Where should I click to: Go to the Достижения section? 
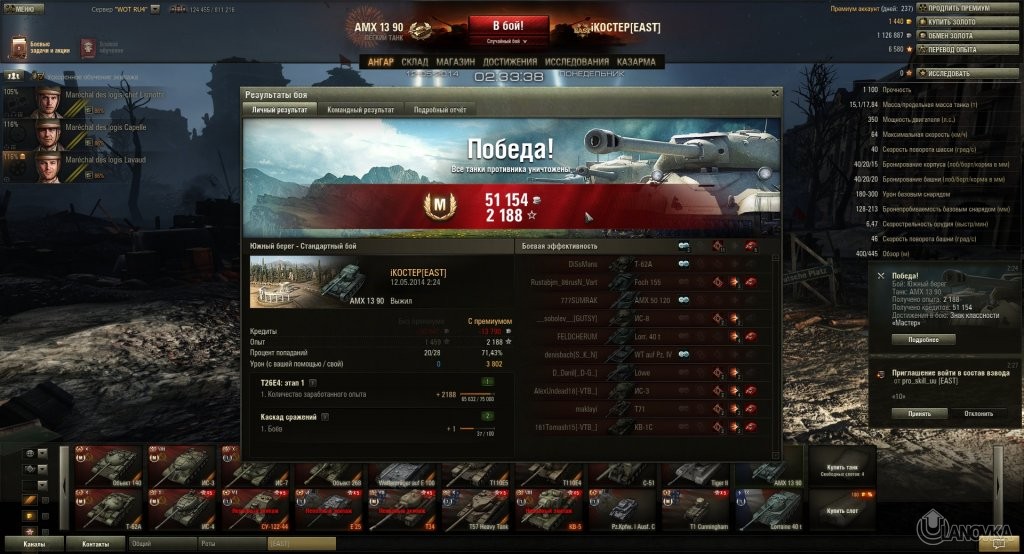[x=509, y=62]
